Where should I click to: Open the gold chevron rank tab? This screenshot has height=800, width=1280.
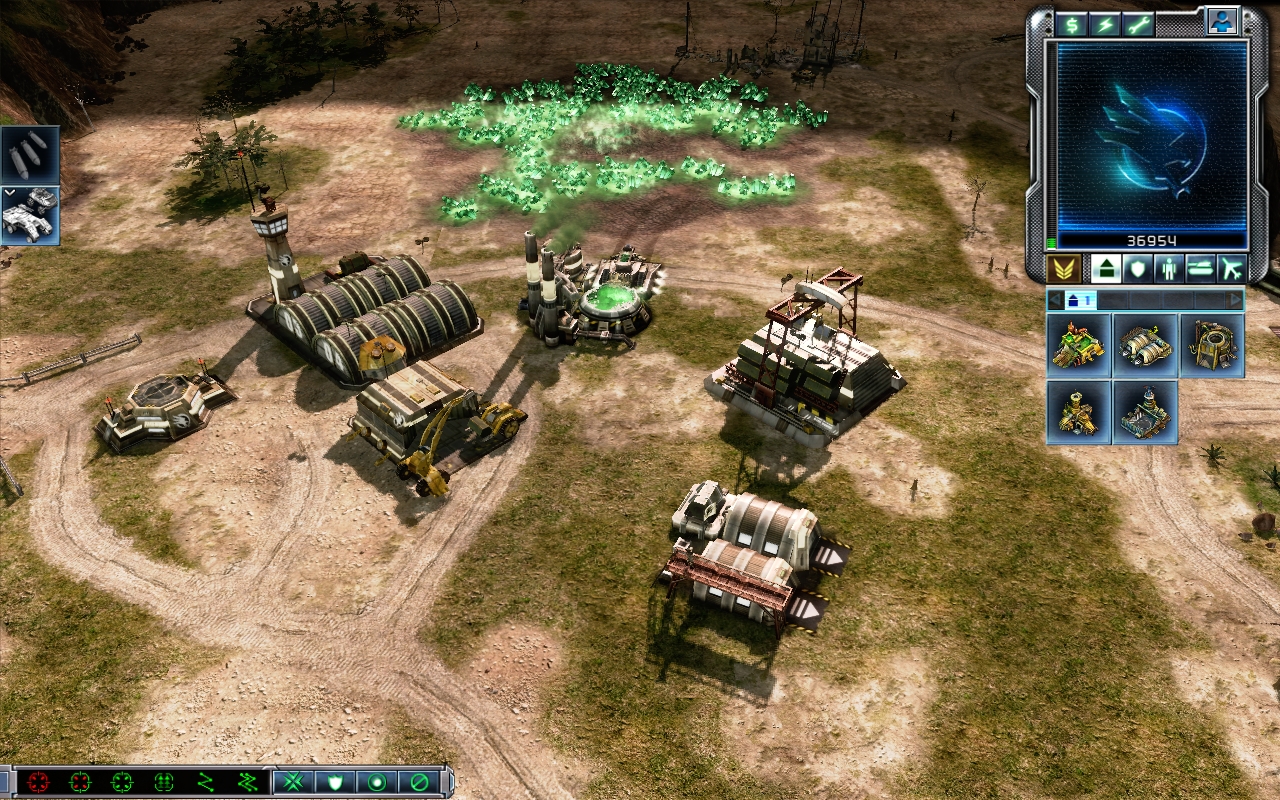(x=1062, y=268)
